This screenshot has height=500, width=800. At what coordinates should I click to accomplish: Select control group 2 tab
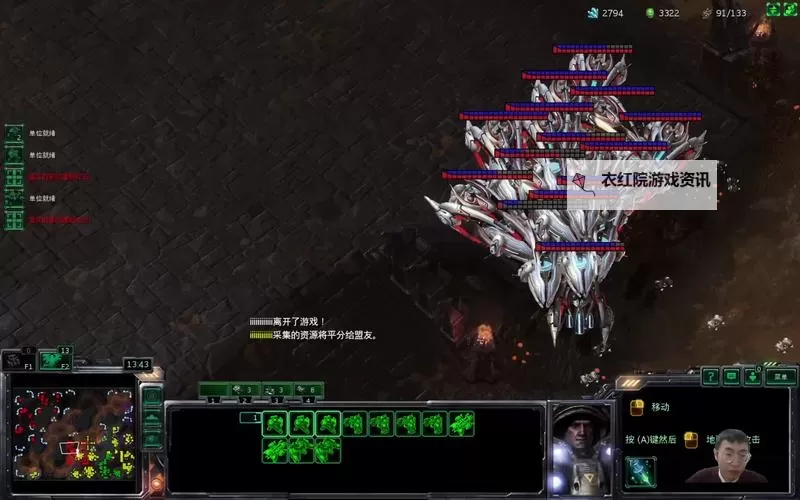pos(246,389)
